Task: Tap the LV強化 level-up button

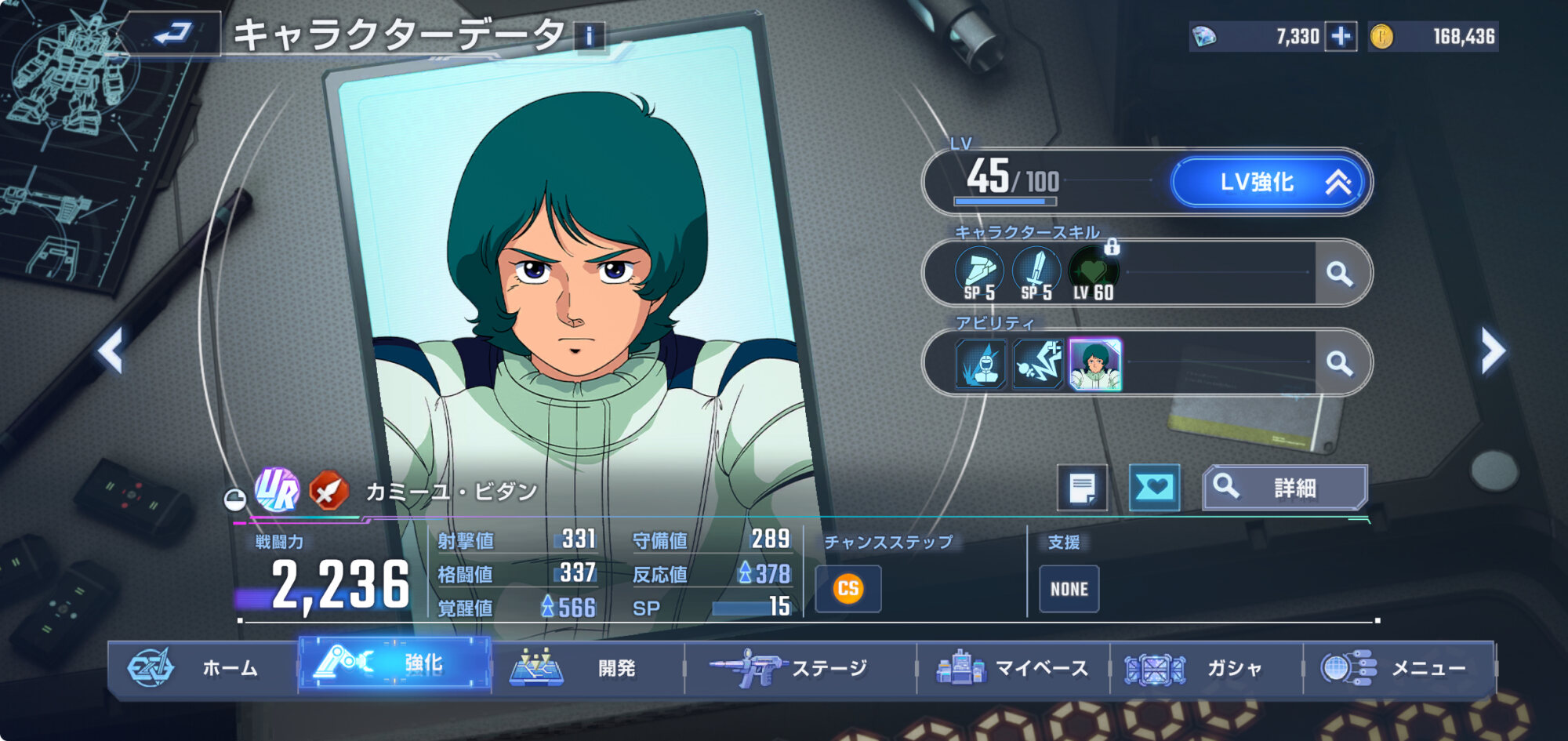Action: (x=1268, y=183)
